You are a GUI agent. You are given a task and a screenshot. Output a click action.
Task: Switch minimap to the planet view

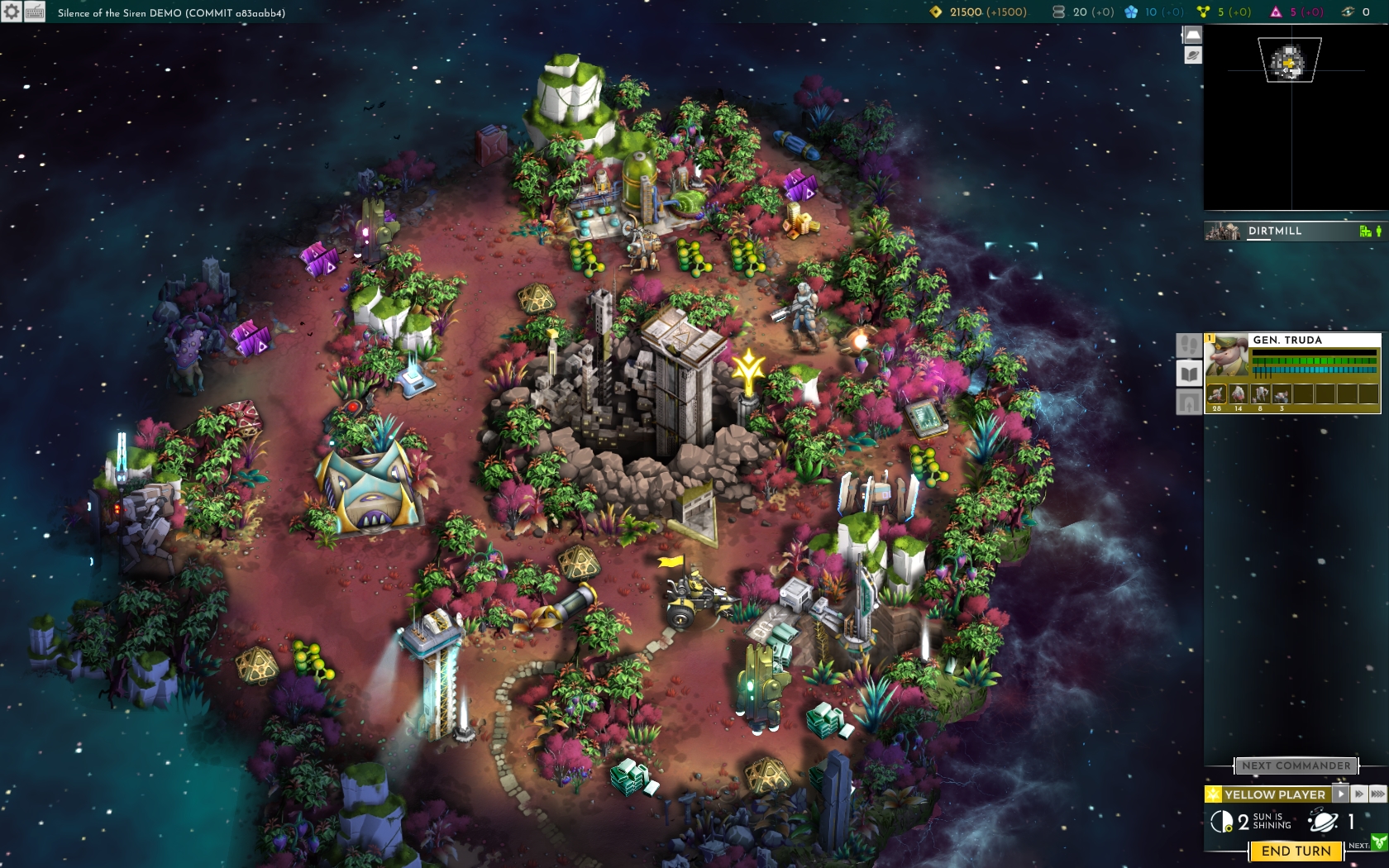[x=1192, y=55]
